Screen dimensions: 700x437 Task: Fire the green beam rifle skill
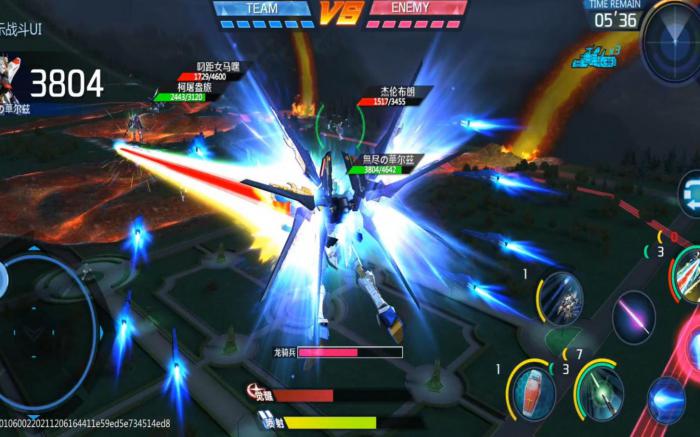603,391
